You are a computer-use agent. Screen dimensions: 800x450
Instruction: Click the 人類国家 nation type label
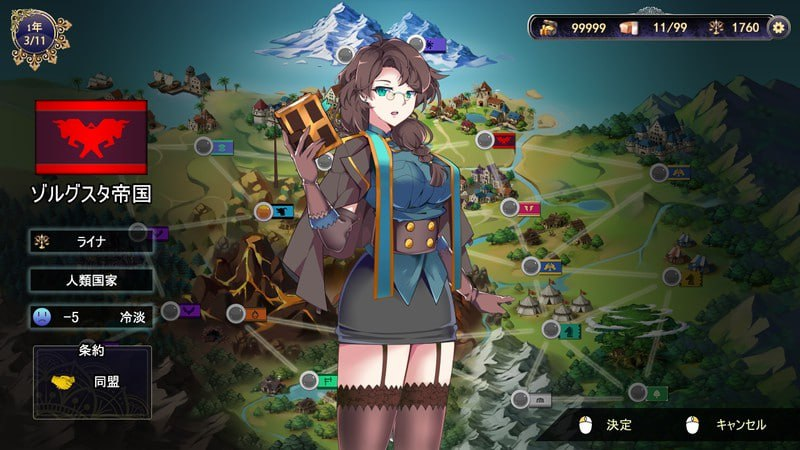coord(91,280)
